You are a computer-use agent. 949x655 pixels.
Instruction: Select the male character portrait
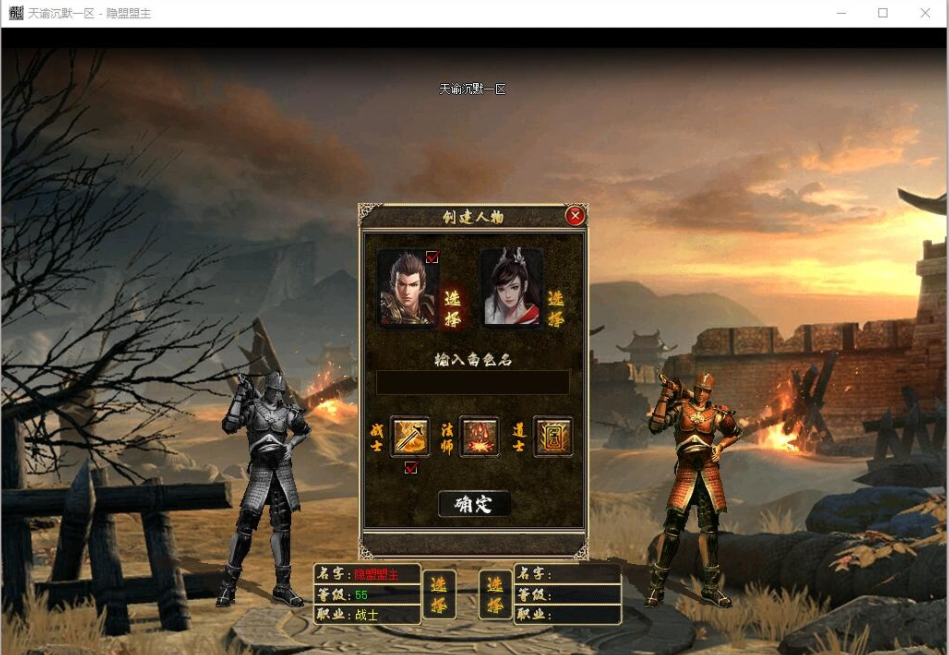[x=407, y=288]
